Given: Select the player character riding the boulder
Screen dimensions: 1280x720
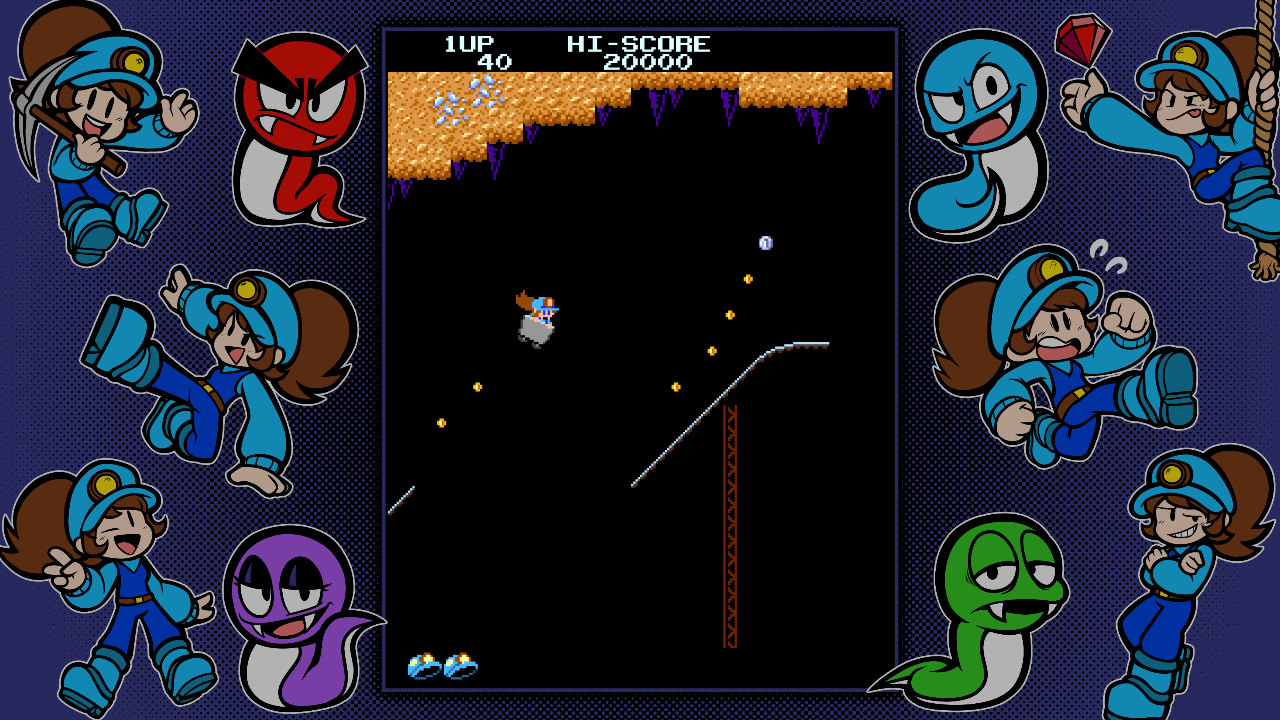Looking at the screenshot, I should point(537,315).
